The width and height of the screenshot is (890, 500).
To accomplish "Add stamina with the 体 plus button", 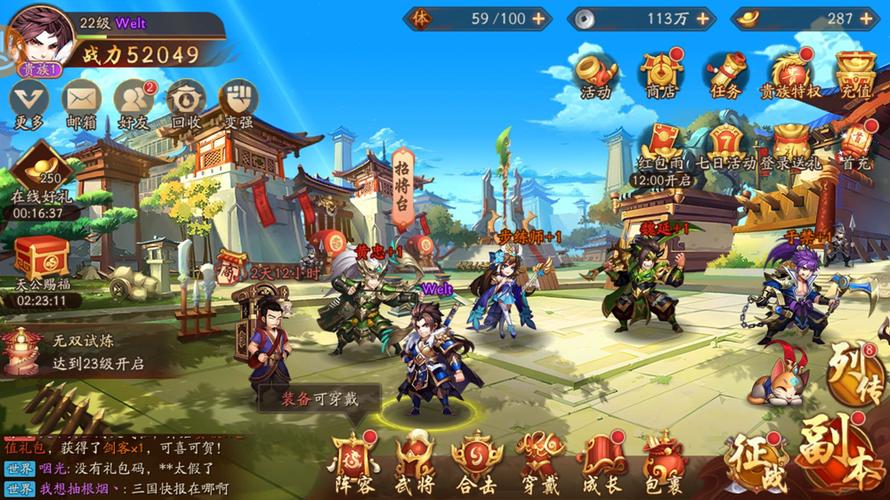I will [x=539, y=18].
